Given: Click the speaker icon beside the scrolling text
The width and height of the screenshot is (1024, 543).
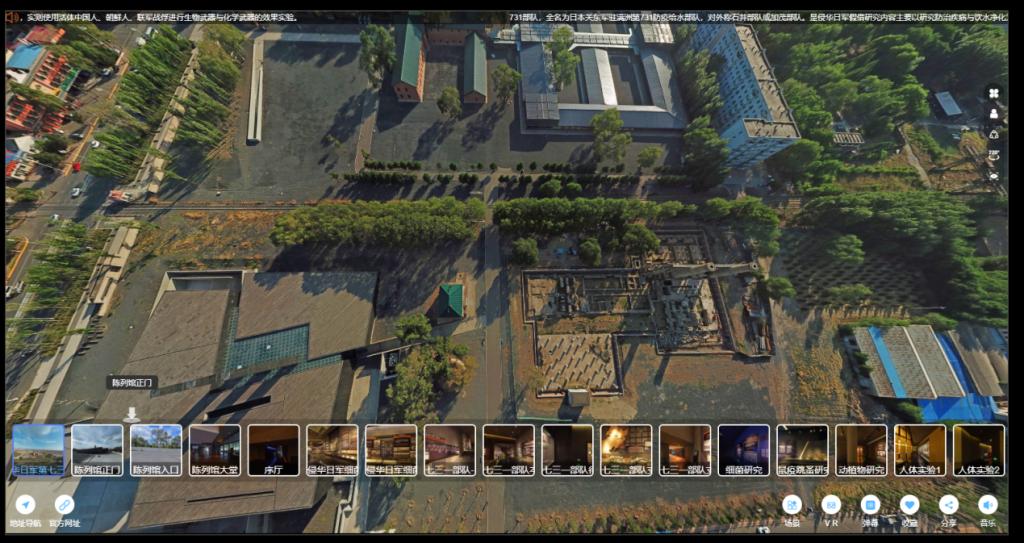Looking at the screenshot, I should click(x=13, y=17).
